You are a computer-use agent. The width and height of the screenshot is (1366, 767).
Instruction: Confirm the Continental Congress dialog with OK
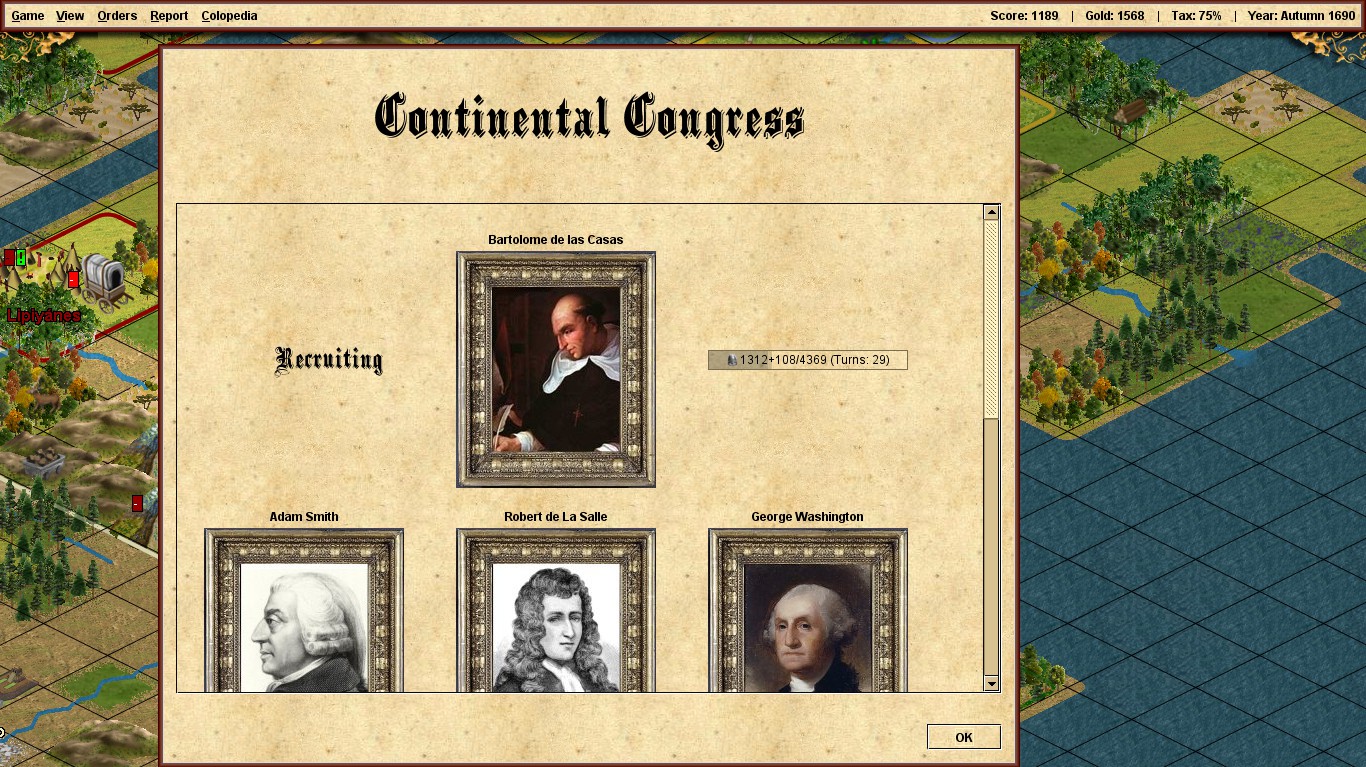click(963, 737)
